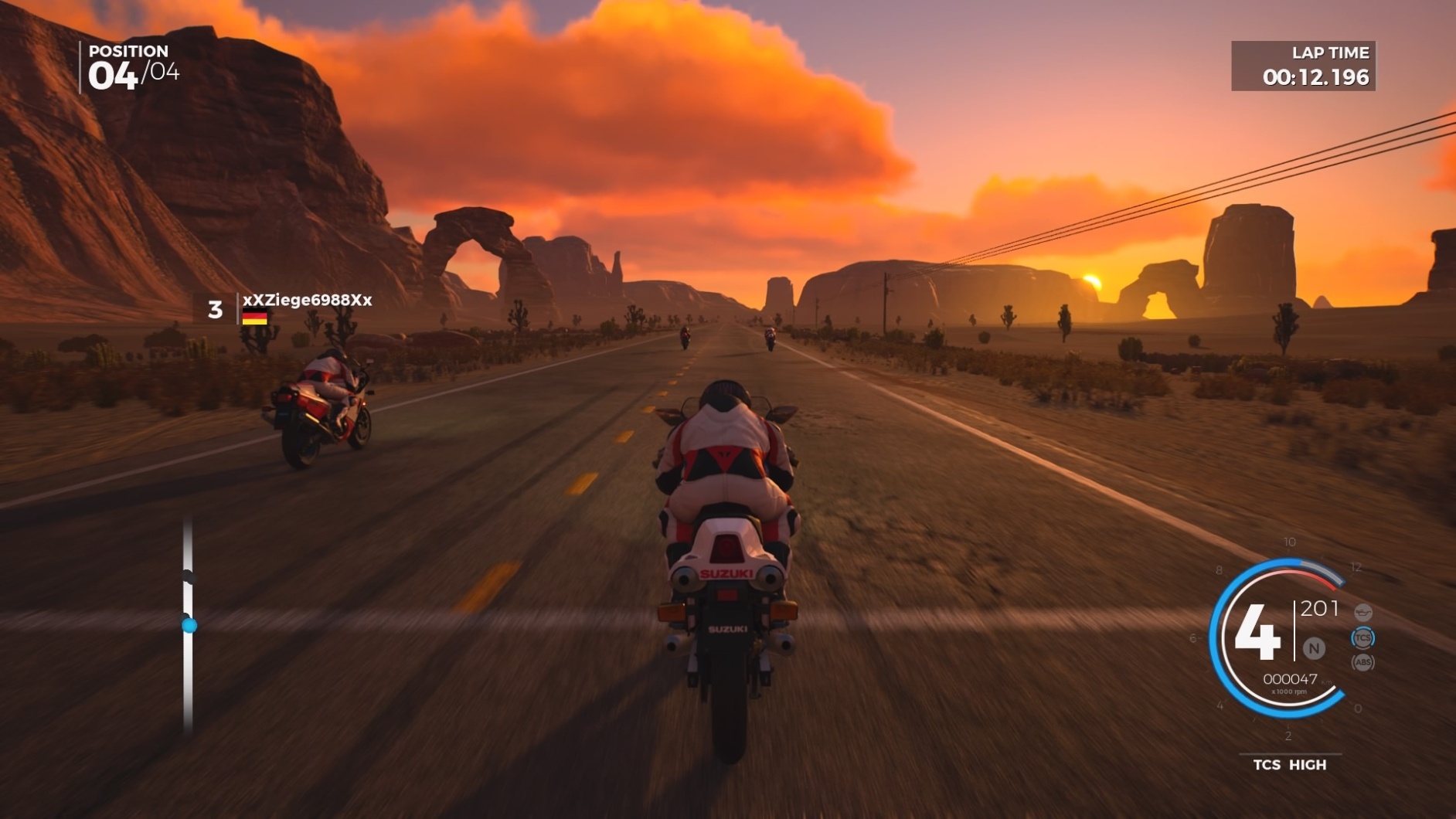Viewport: 1456px width, 819px height.
Task: Click the TCS HIGH setting label
Action: click(x=1289, y=764)
